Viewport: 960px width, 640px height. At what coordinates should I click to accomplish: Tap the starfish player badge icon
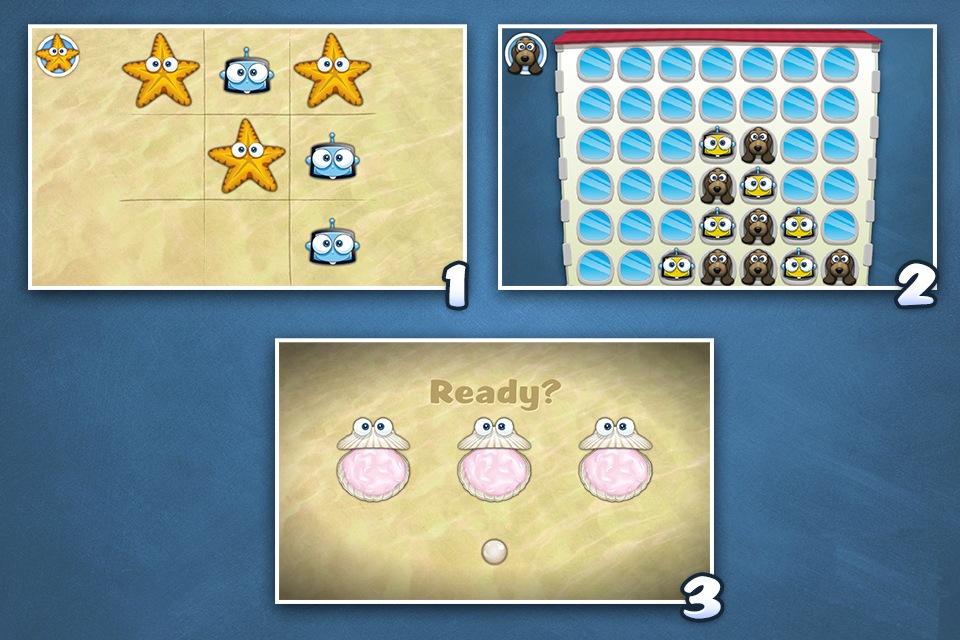click(56, 54)
